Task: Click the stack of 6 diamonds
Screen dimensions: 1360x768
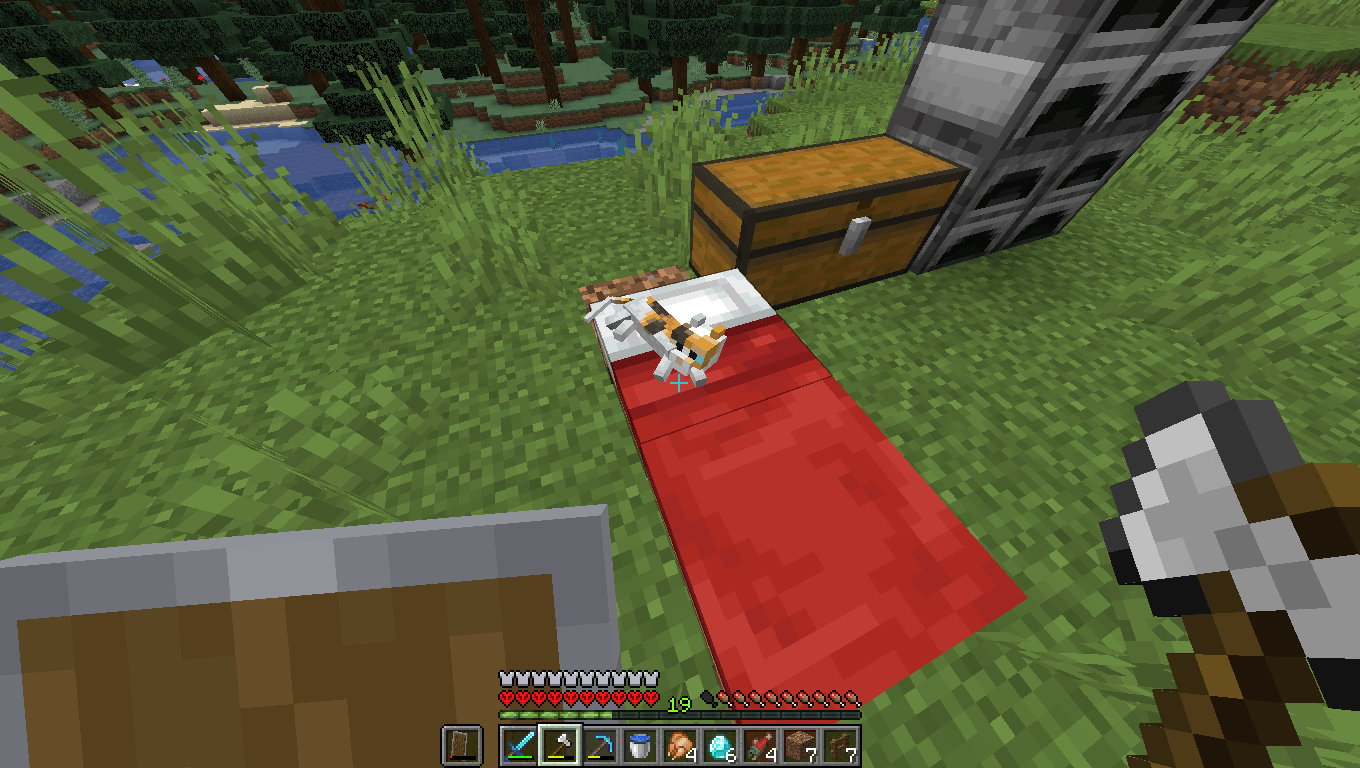Action: click(720, 744)
